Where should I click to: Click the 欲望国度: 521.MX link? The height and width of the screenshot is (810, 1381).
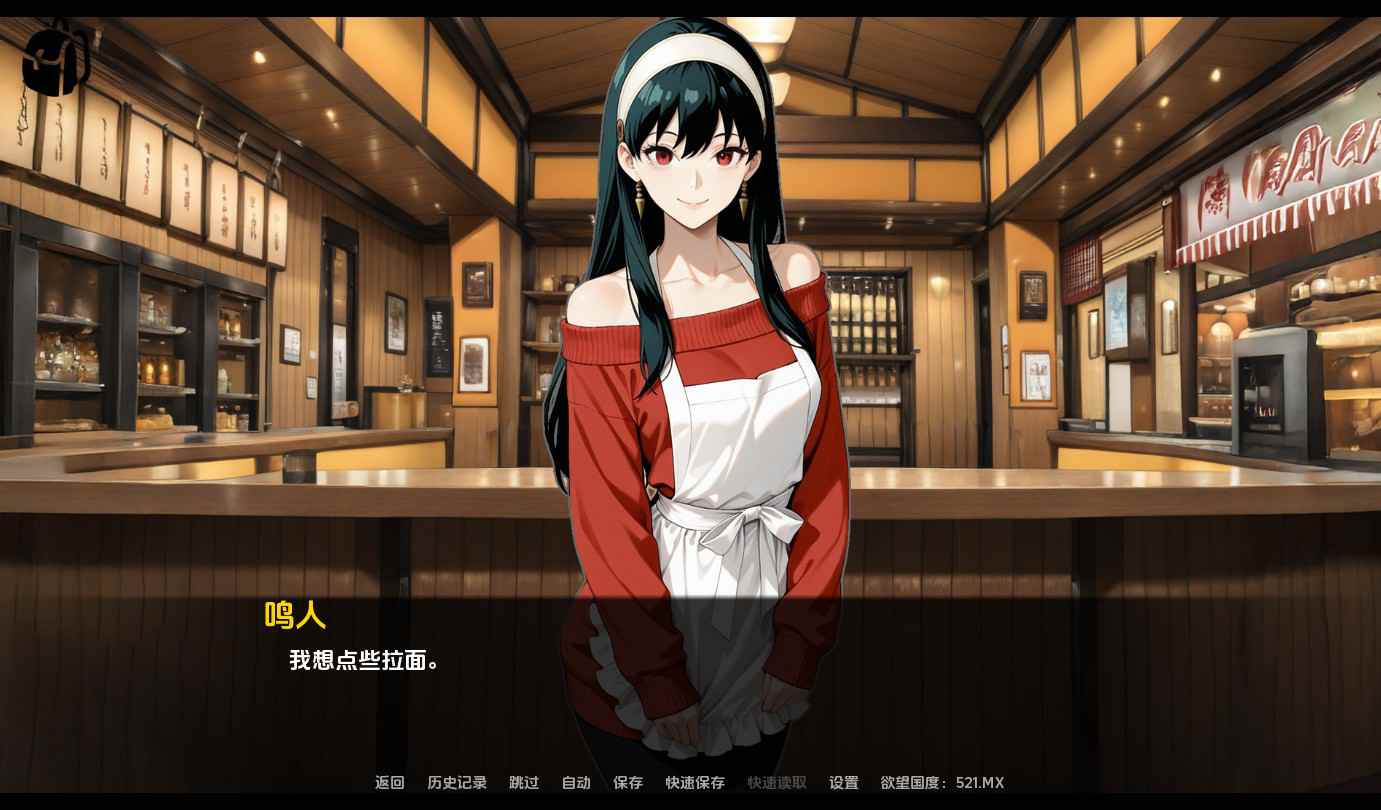click(942, 783)
